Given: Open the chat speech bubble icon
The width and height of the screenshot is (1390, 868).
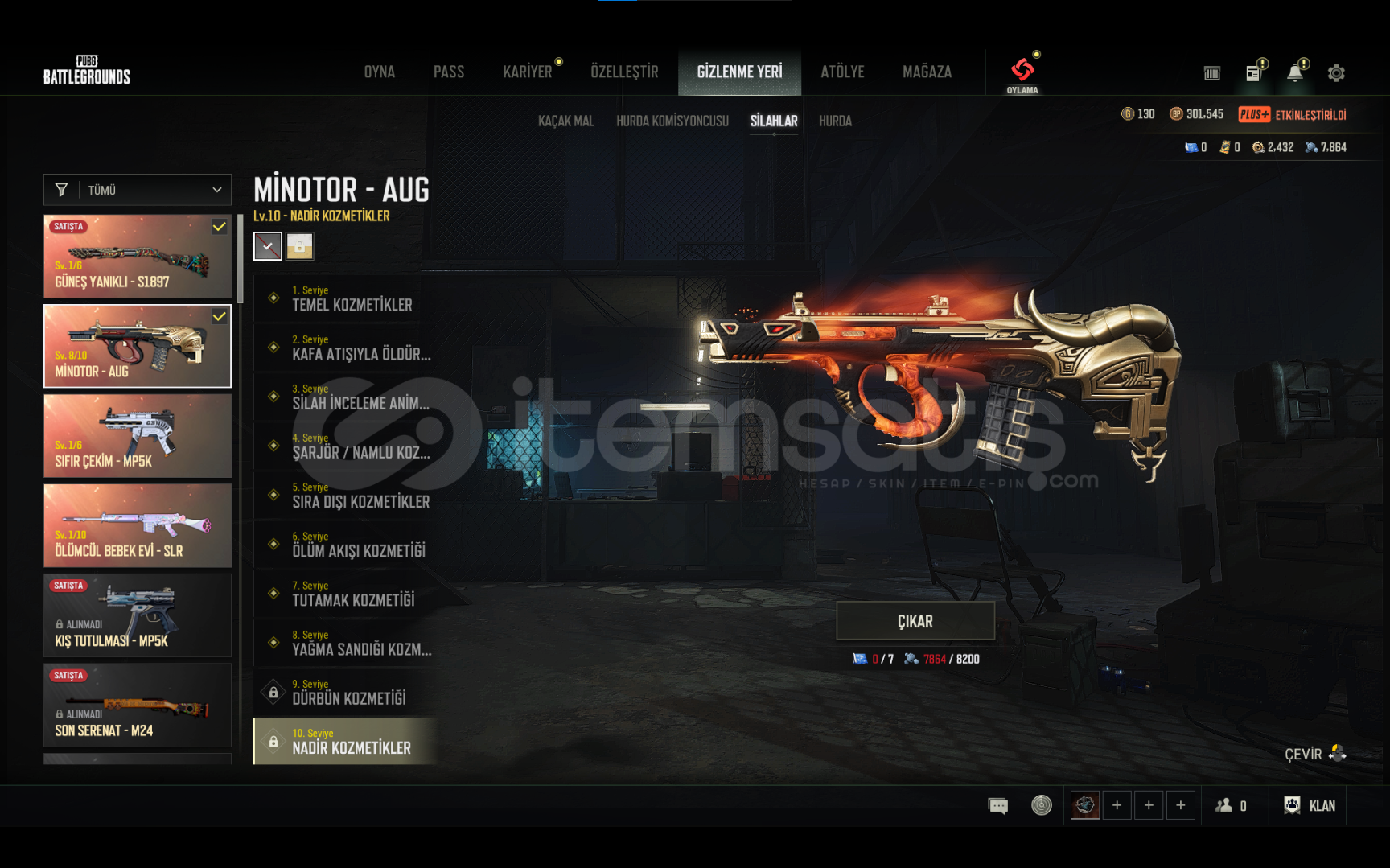Looking at the screenshot, I should coord(997,805).
